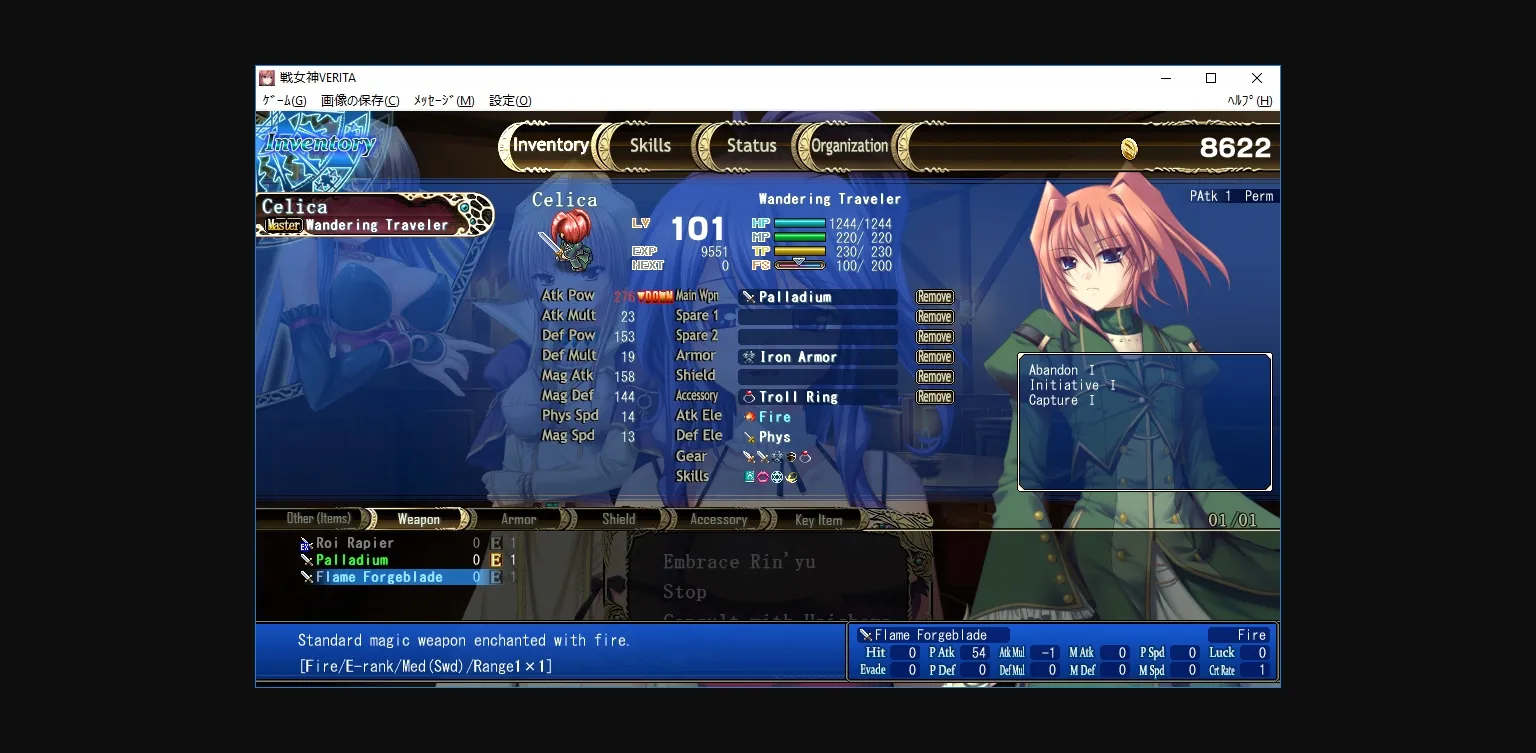Select Palladium in the weapon list
This screenshot has width=1536, height=753.
(x=352, y=560)
